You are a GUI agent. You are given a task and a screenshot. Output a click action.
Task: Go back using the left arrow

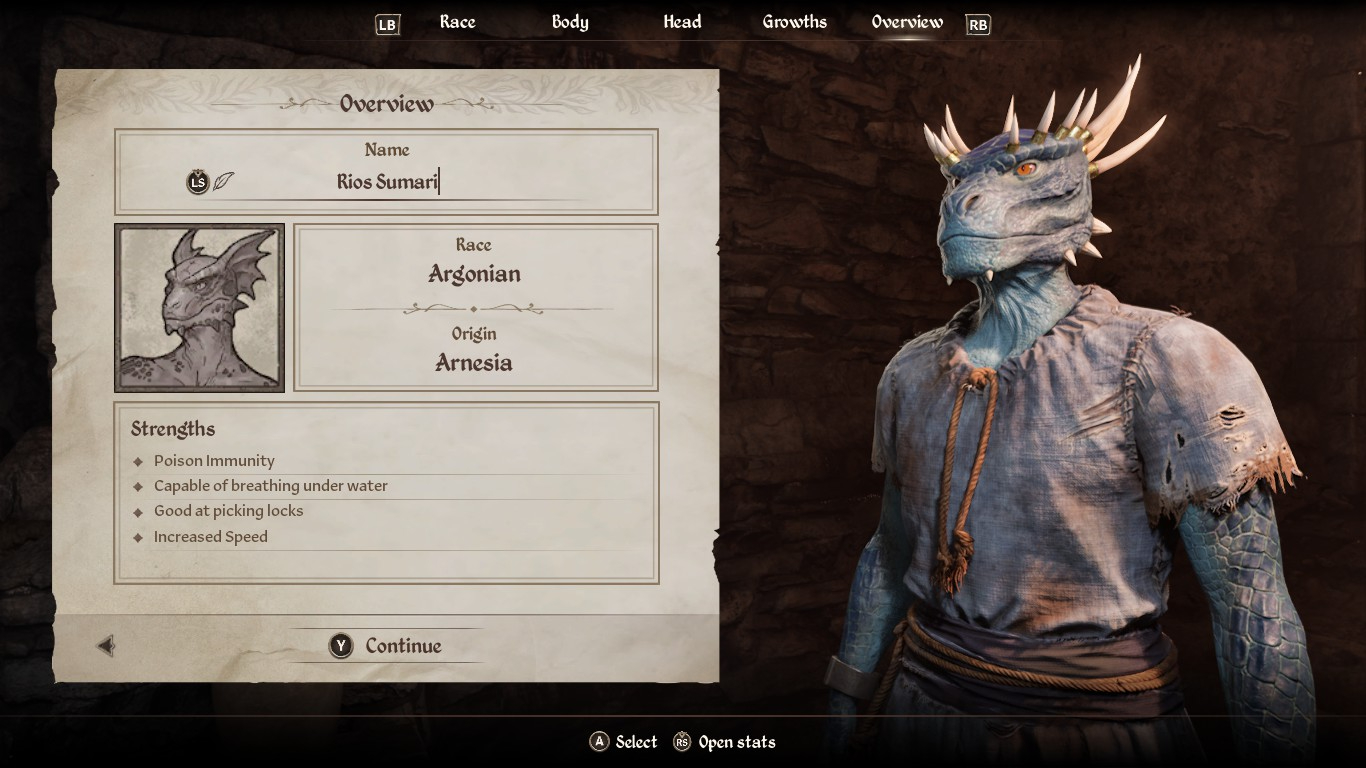point(106,646)
